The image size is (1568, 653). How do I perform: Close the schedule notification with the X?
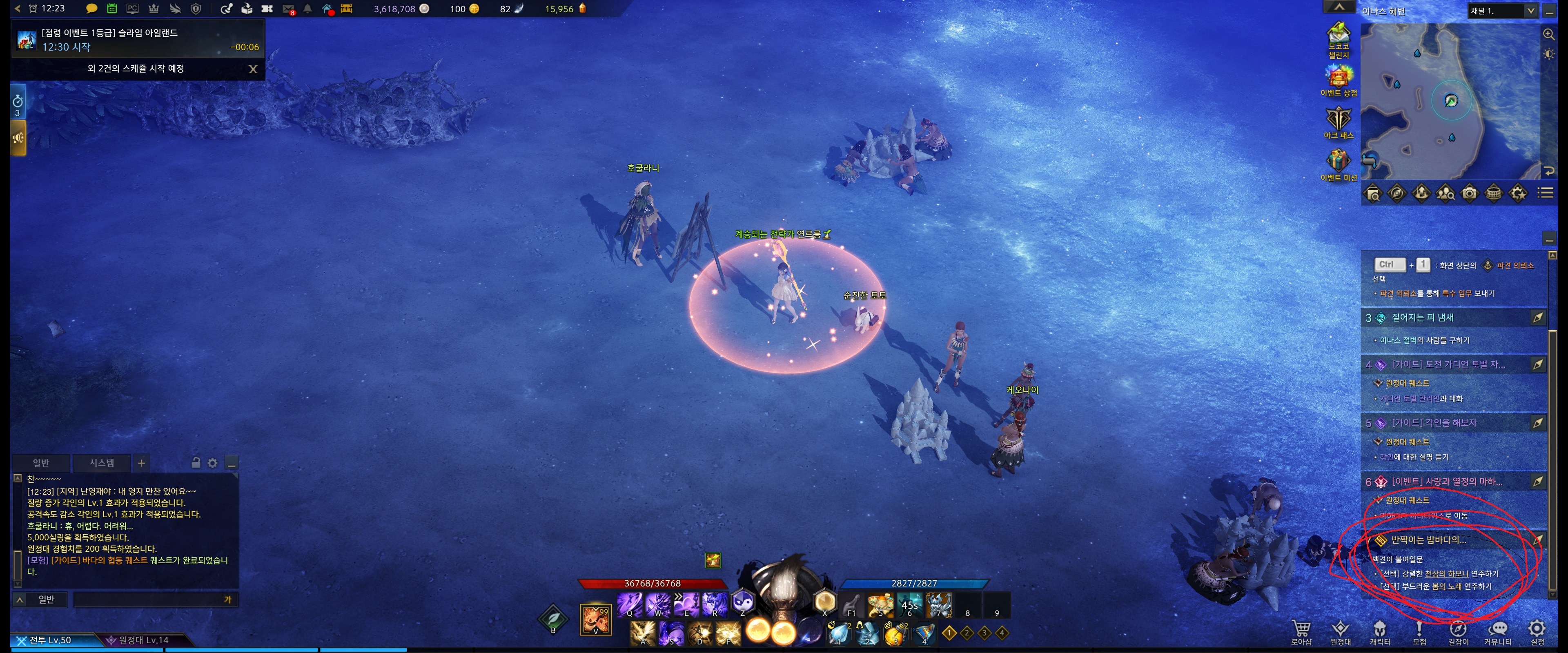pyautogui.click(x=253, y=69)
